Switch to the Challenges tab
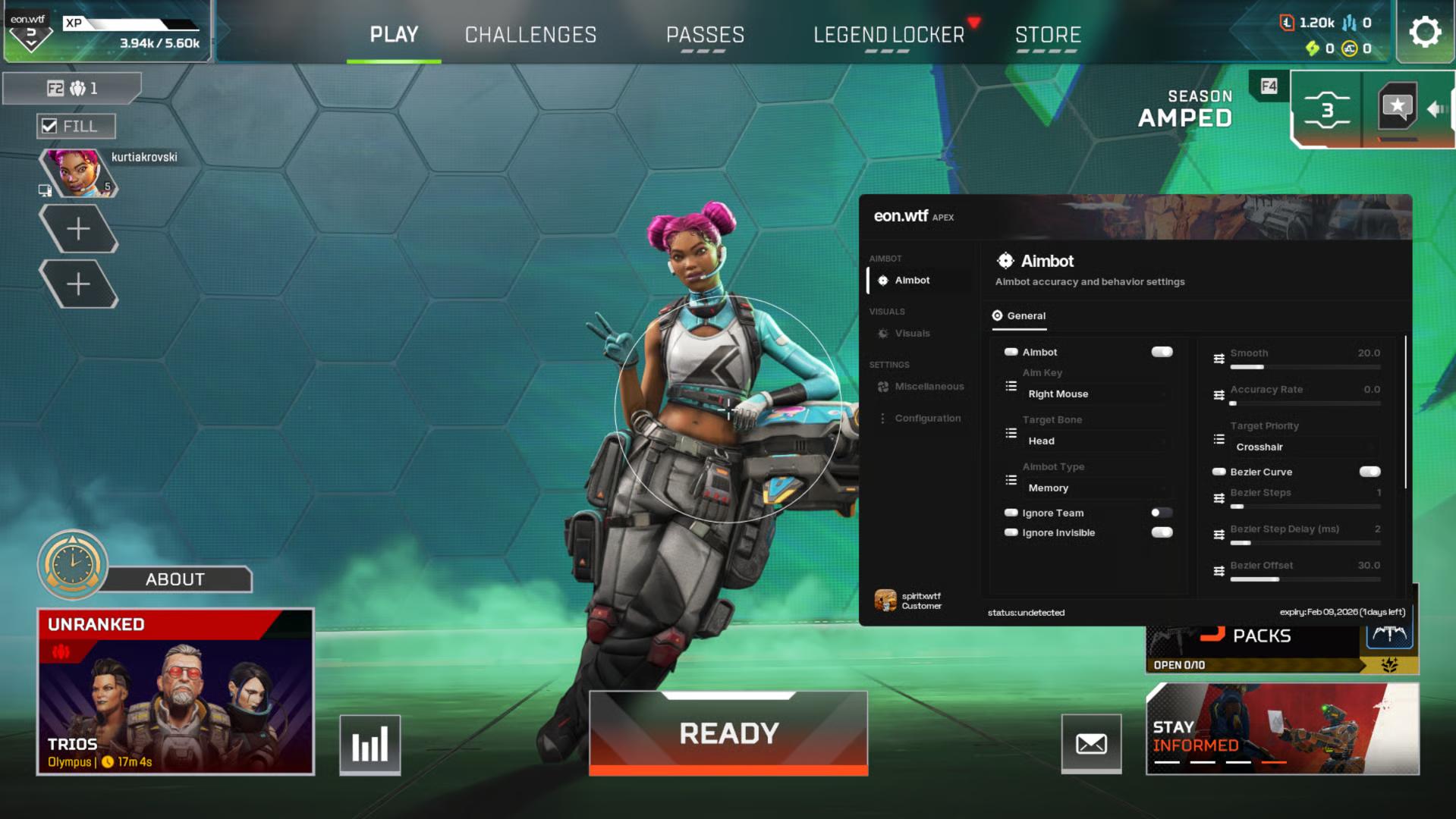This screenshot has height=819, width=1456. [530, 35]
